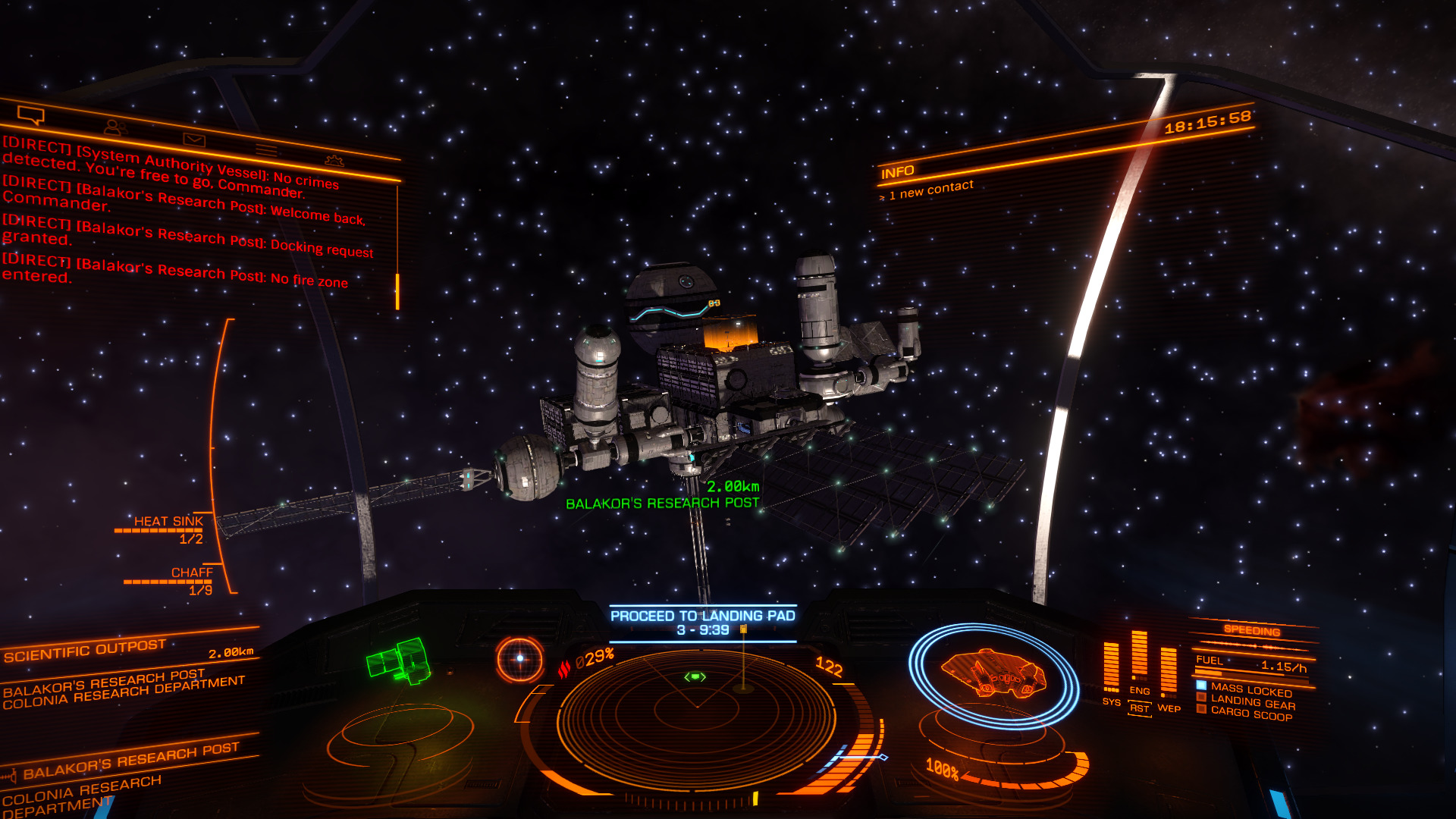Open the chat speech bubble tab
1456x819 pixels.
pyautogui.click(x=31, y=115)
